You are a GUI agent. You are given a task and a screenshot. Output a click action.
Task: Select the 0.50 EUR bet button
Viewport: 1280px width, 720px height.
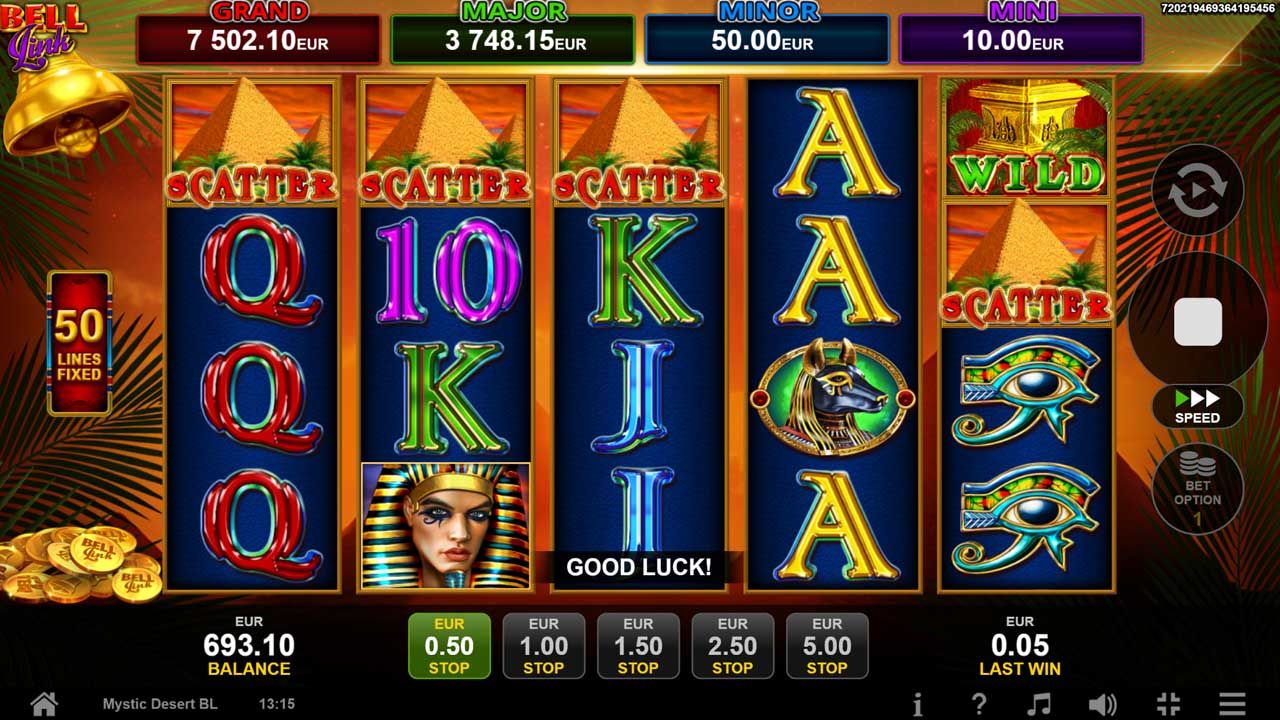(449, 646)
